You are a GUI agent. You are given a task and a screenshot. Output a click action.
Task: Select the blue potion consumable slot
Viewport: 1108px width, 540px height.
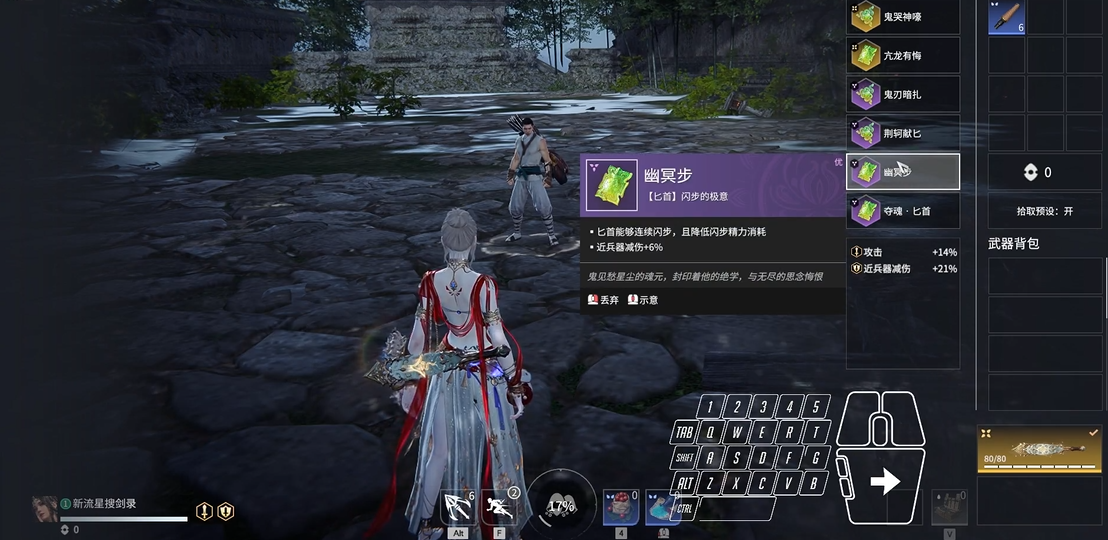662,508
